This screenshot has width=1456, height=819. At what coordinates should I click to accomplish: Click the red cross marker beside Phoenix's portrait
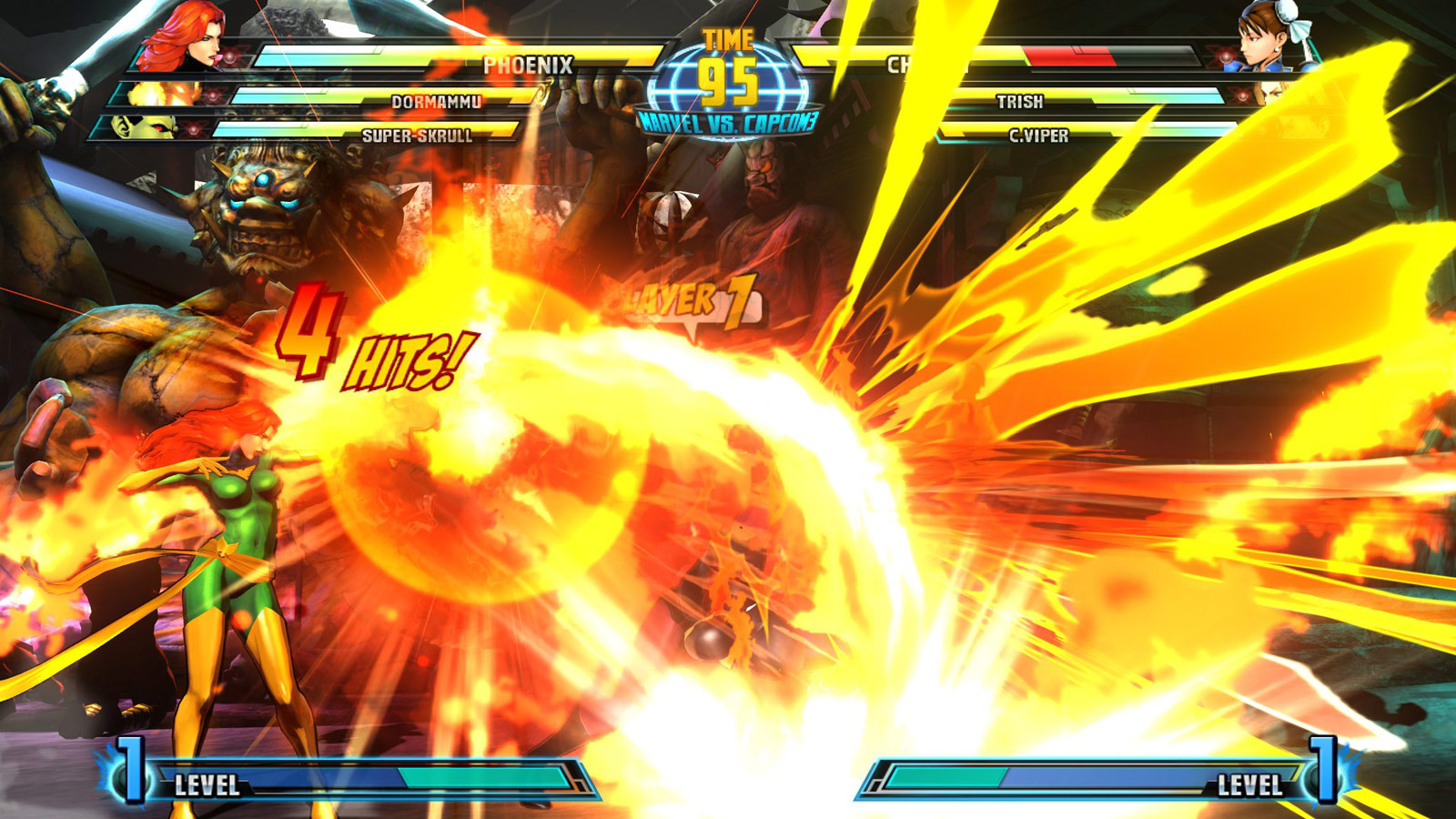tap(230, 57)
